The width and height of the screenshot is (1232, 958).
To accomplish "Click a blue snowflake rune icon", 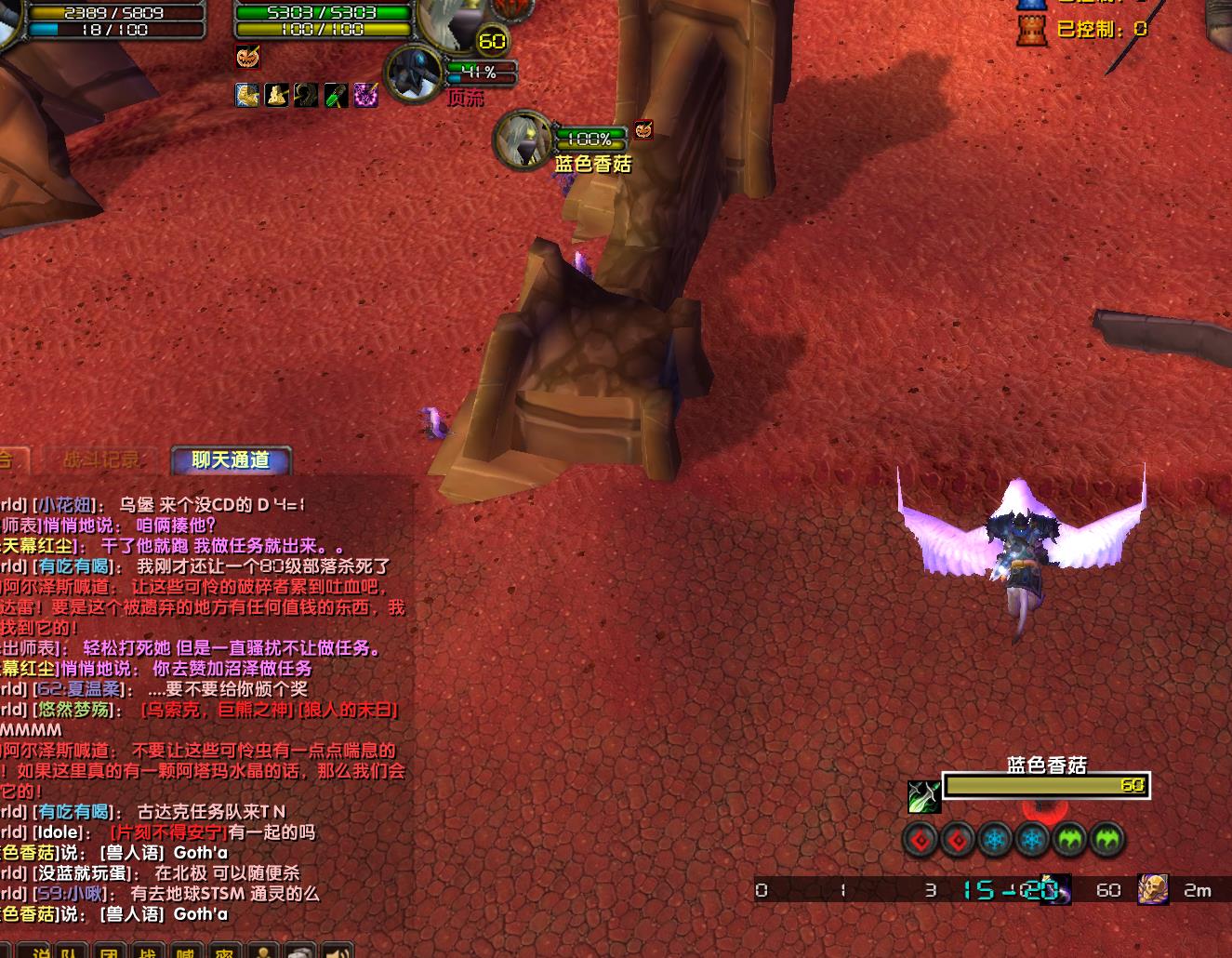I will coord(994,839).
